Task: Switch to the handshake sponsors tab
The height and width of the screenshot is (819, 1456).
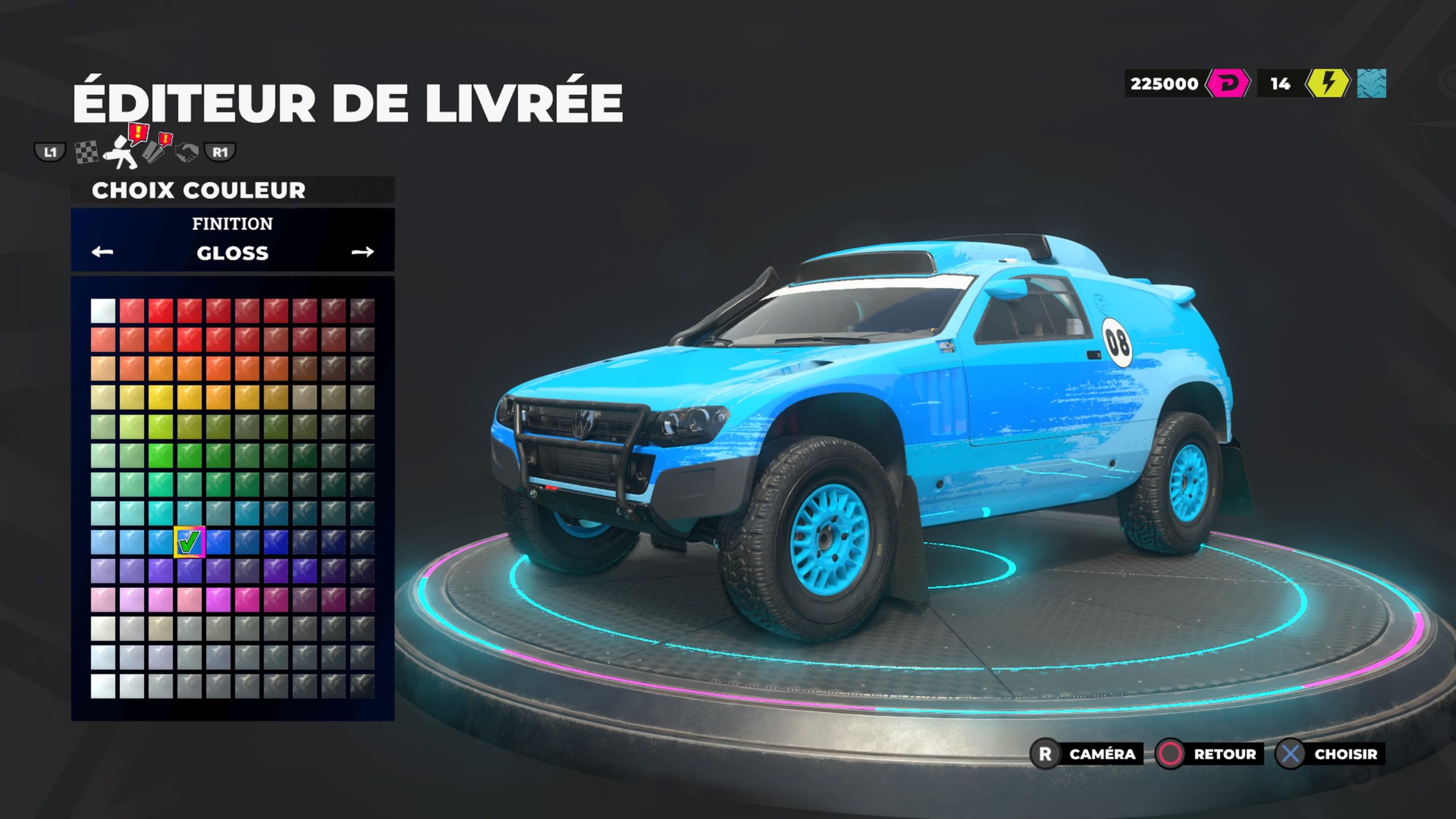Action: click(186, 152)
